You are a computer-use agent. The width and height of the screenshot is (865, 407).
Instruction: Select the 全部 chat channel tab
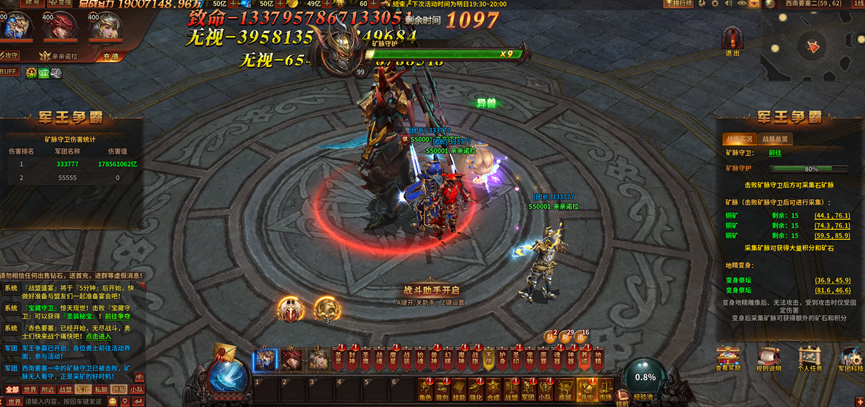pos(12,390)
